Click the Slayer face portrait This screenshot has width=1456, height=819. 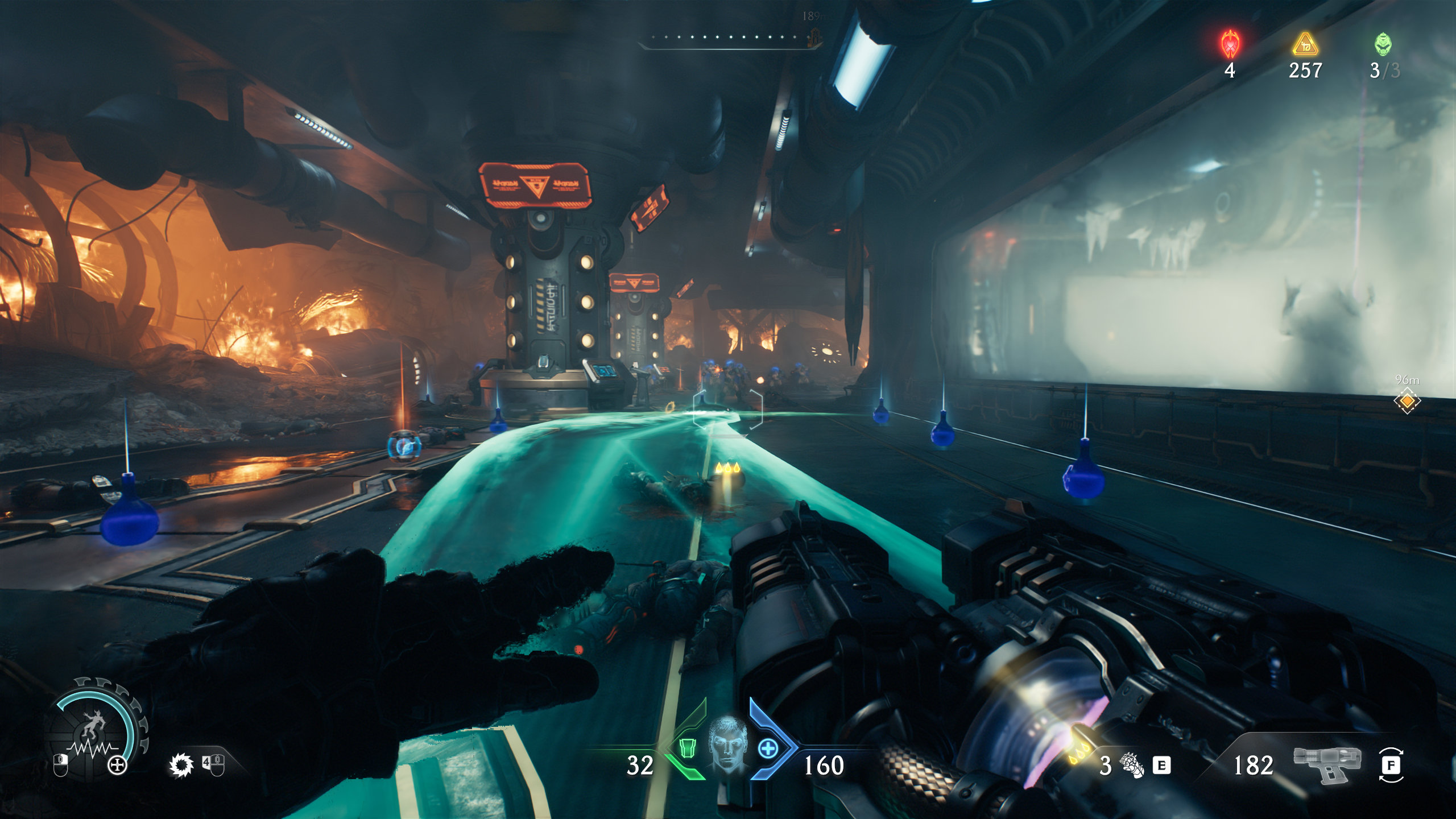pos(727,744)
